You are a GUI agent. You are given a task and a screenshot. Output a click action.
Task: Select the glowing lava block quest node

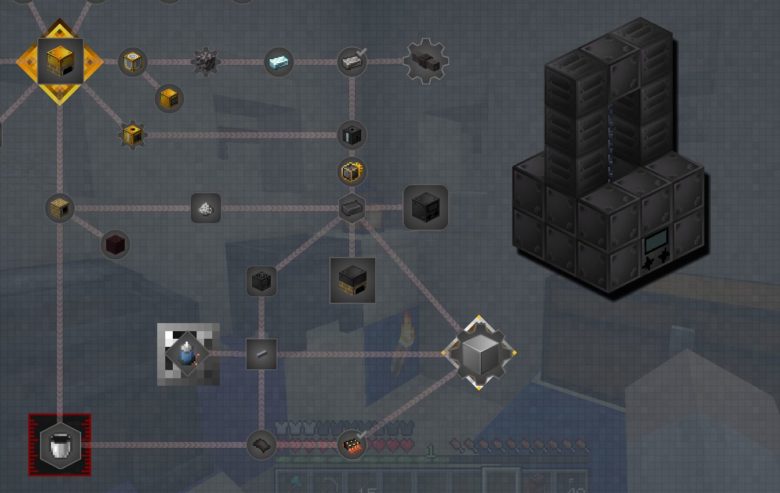(x=352, y=445)
